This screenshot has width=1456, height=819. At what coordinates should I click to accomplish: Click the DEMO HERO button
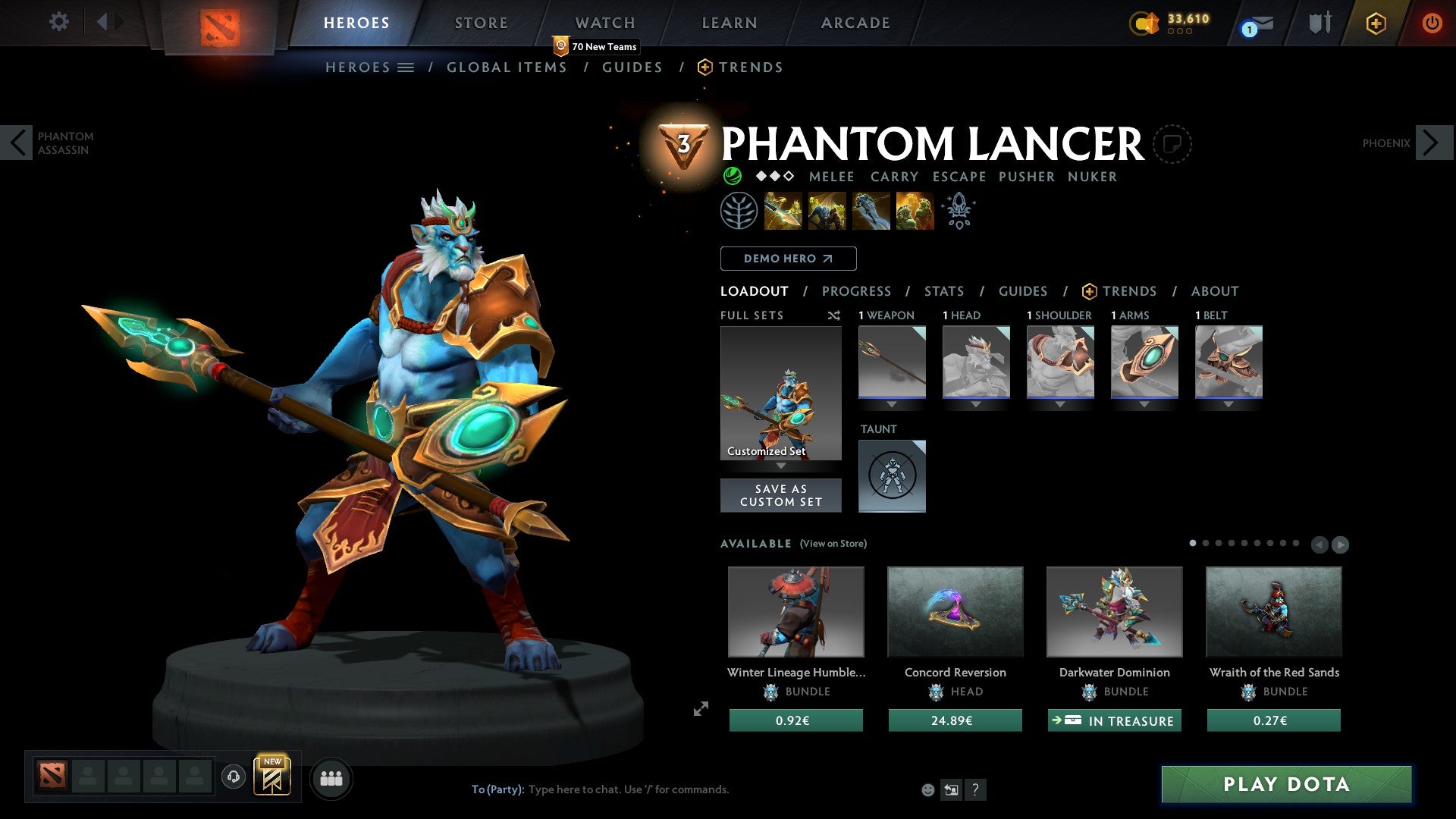[x=788, y=259]
